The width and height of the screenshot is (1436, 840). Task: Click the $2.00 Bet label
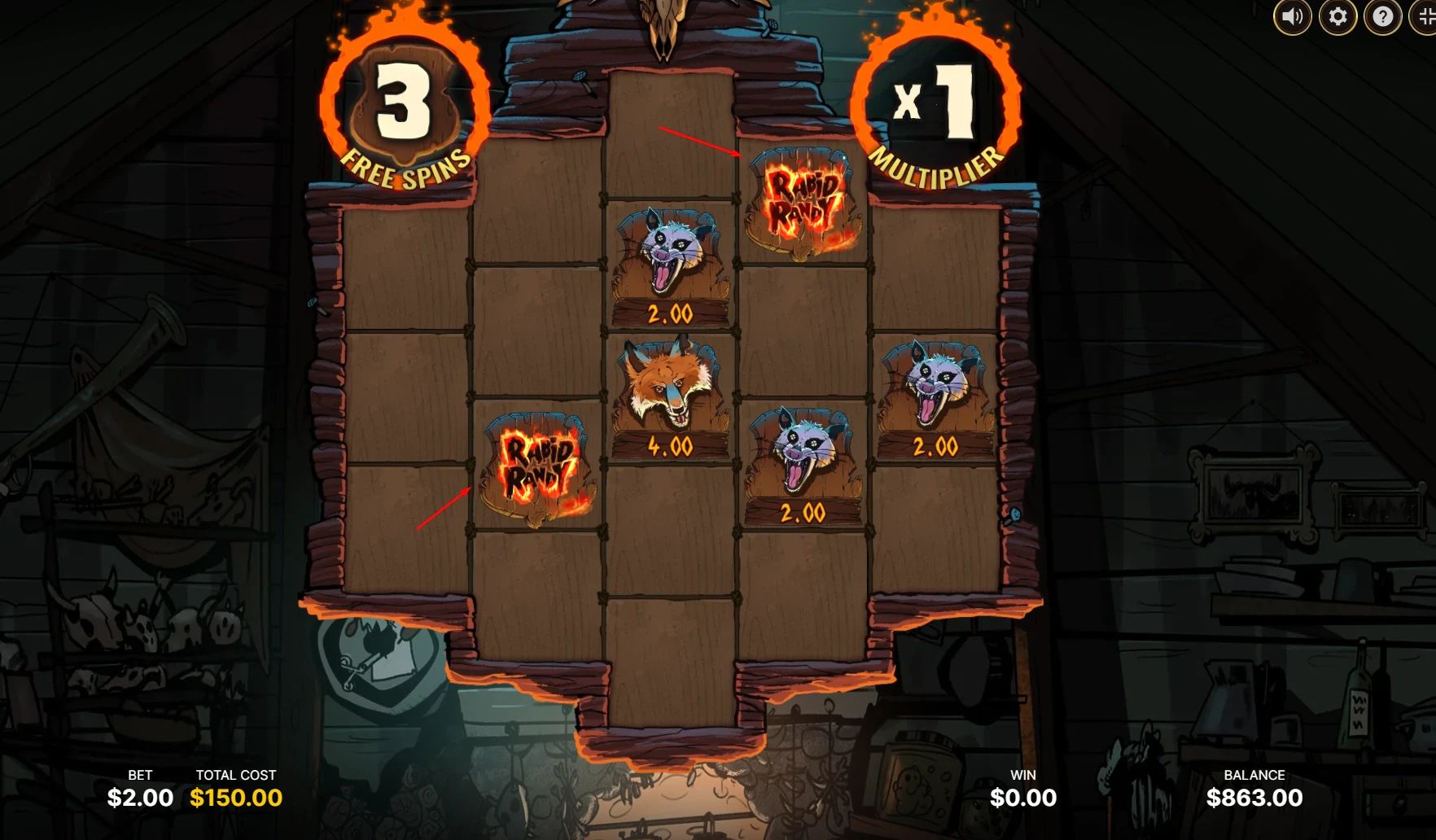(138, 798)
